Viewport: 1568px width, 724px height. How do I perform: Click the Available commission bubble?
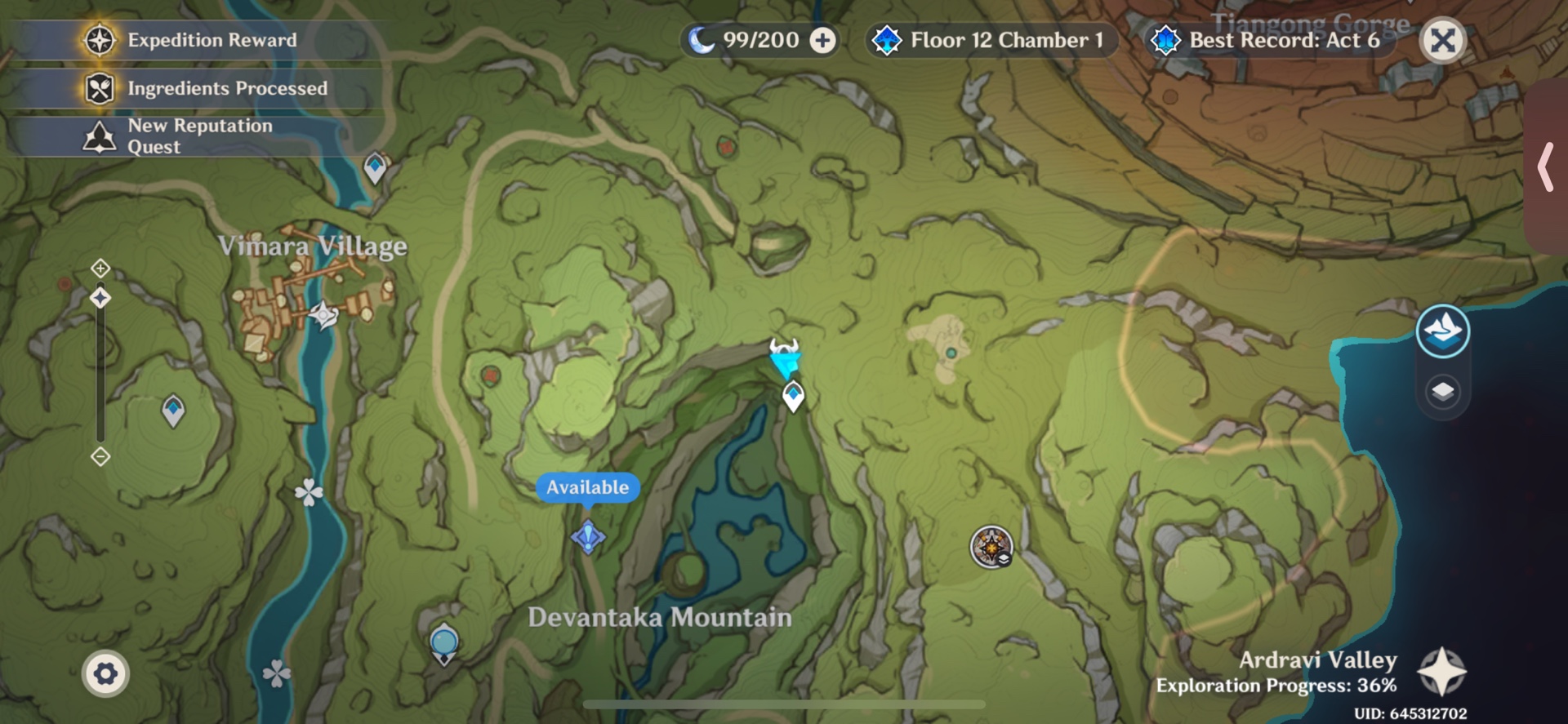586,487
